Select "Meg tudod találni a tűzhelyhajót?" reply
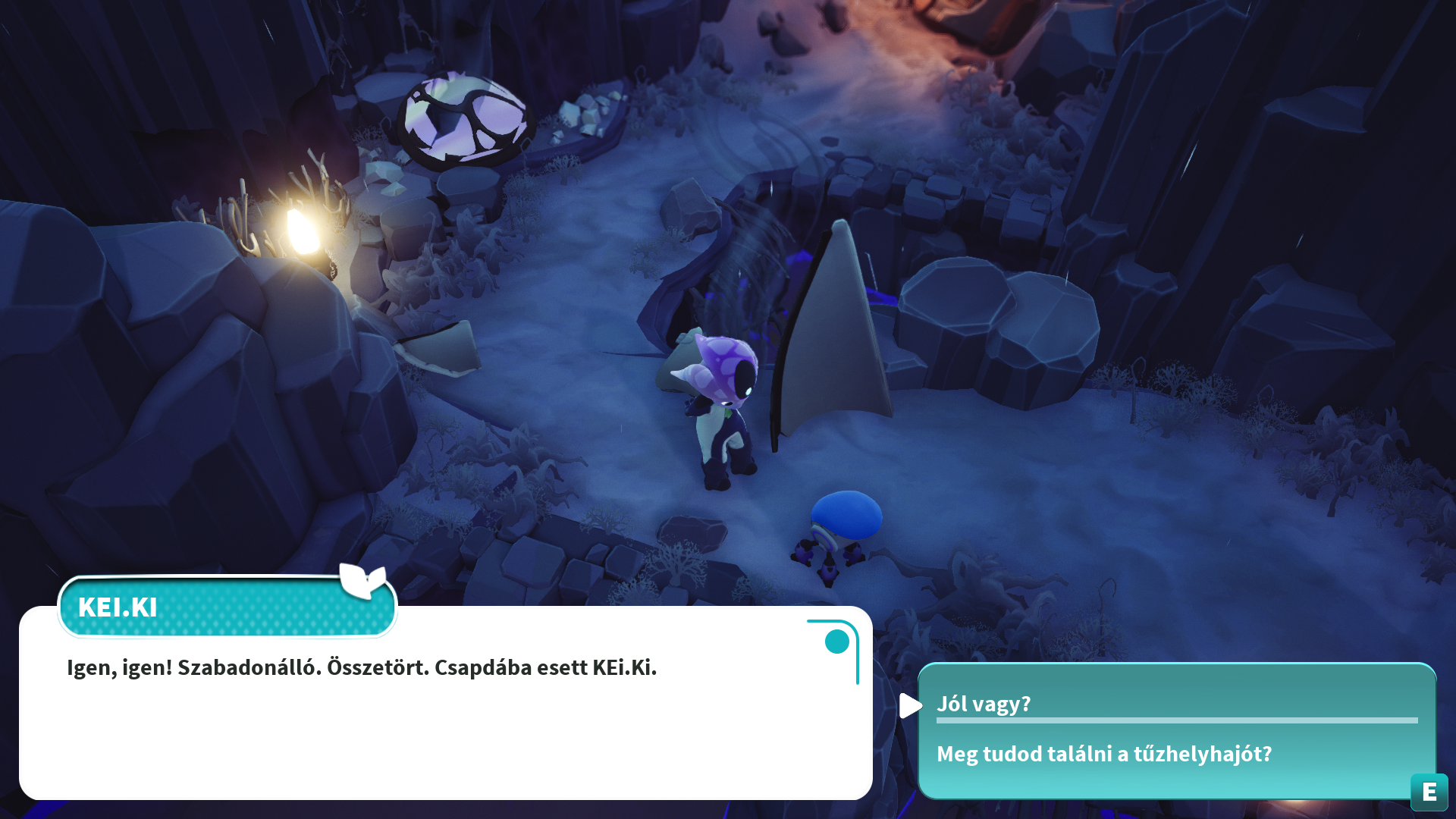The width and height of the screenshot is (1456, 819). click(1103, 754)
